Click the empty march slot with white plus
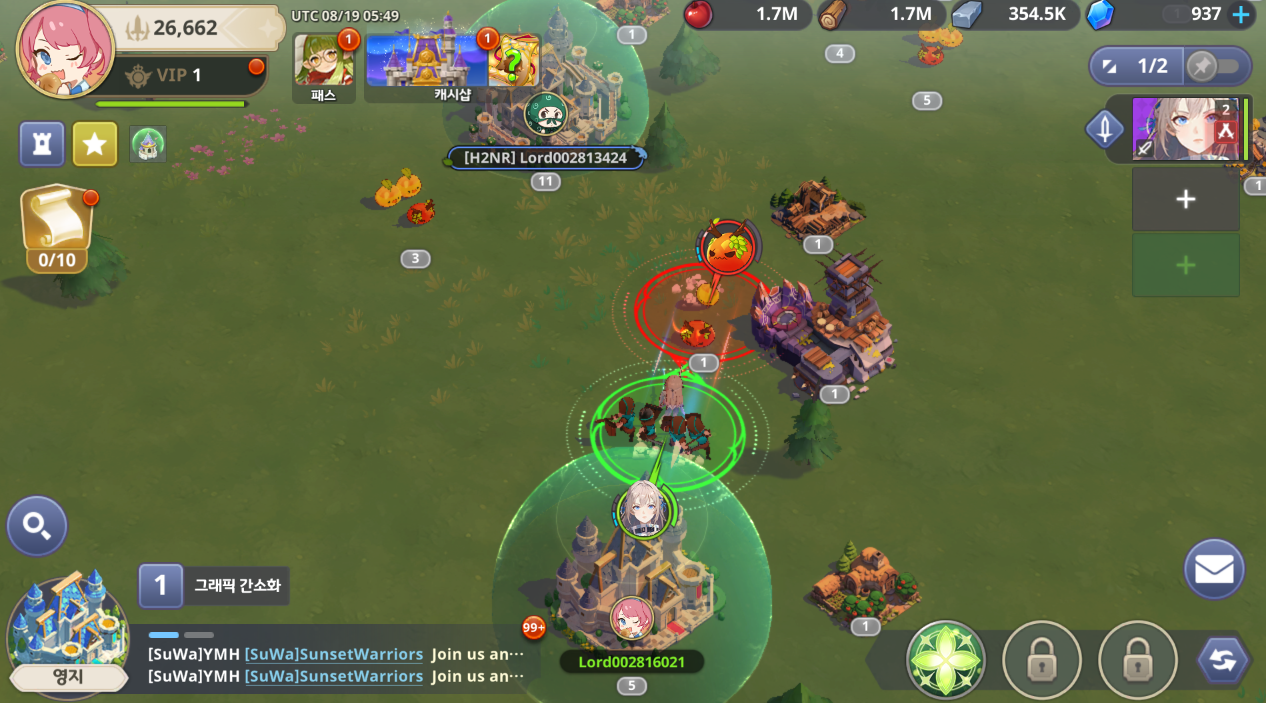This screenshot has height=703, width=1266. pyautogui.click(x=1185, y=199)
